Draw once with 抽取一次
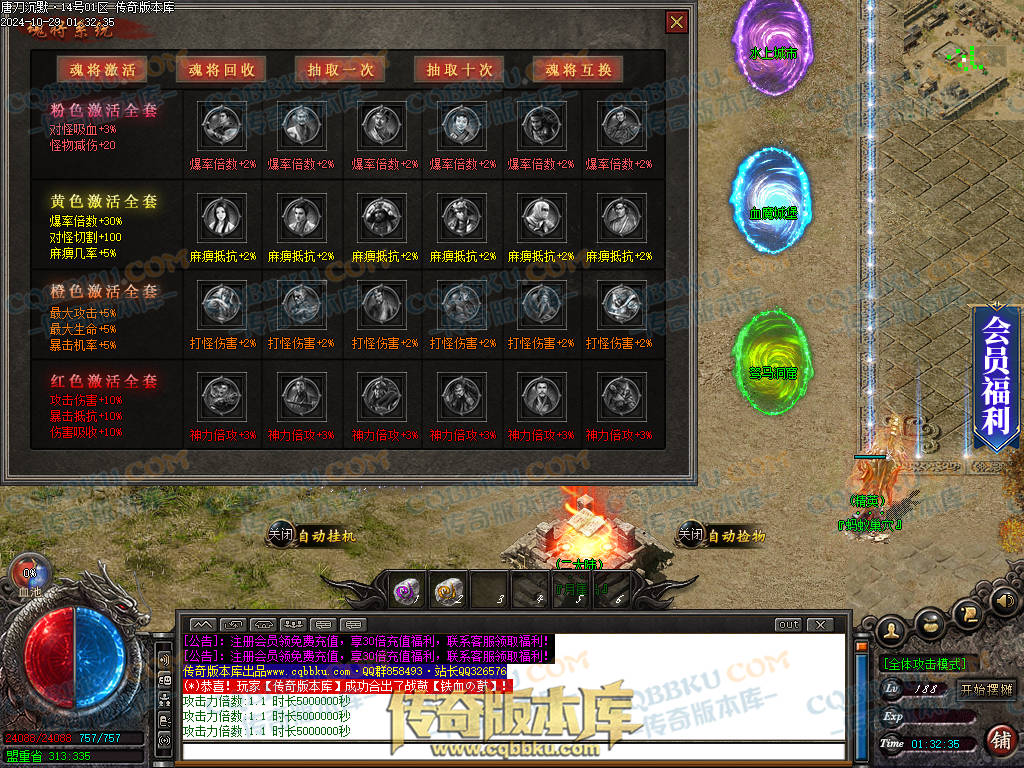 (x=340, y=69)
